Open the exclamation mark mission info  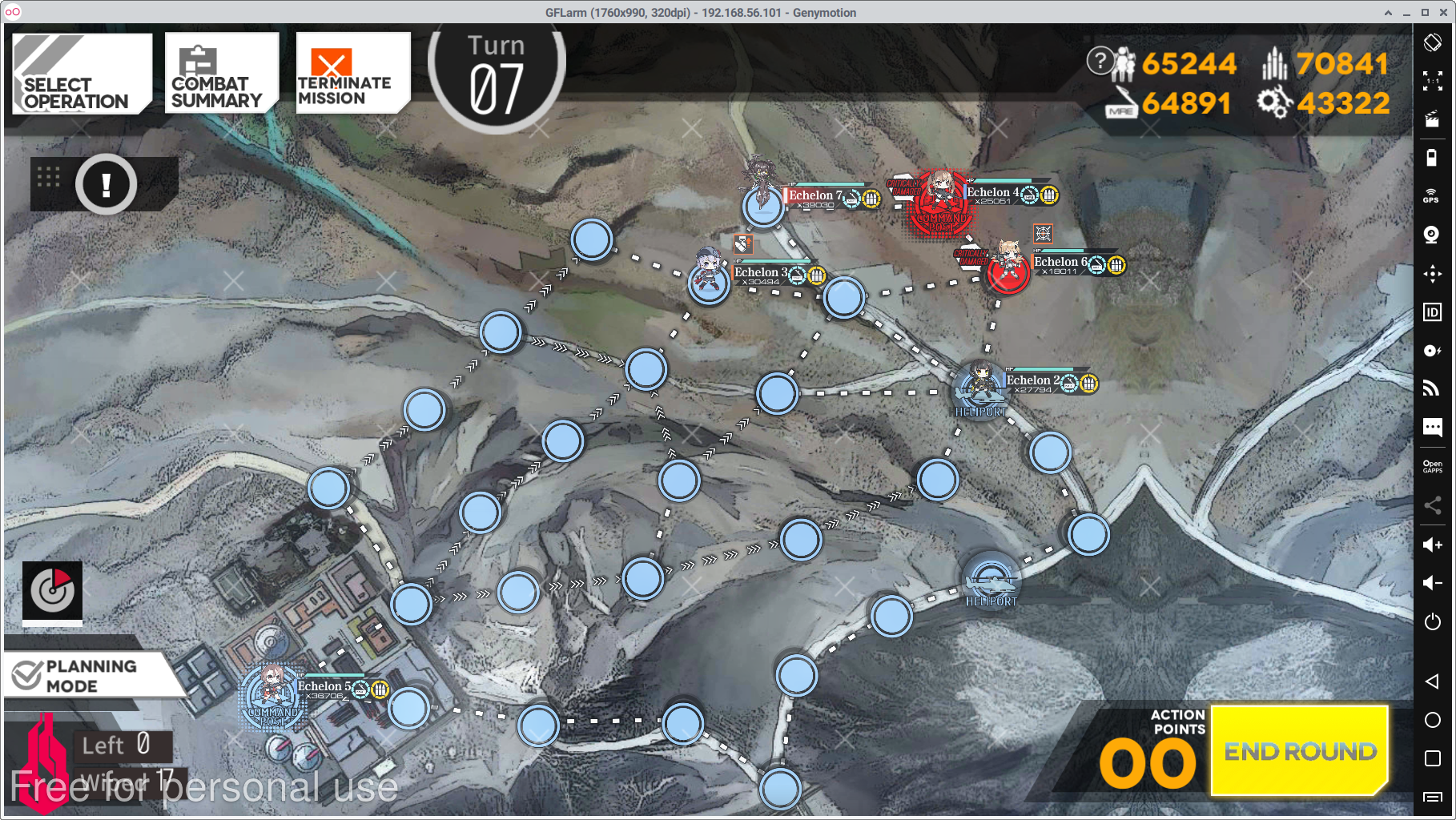[107, 185]
